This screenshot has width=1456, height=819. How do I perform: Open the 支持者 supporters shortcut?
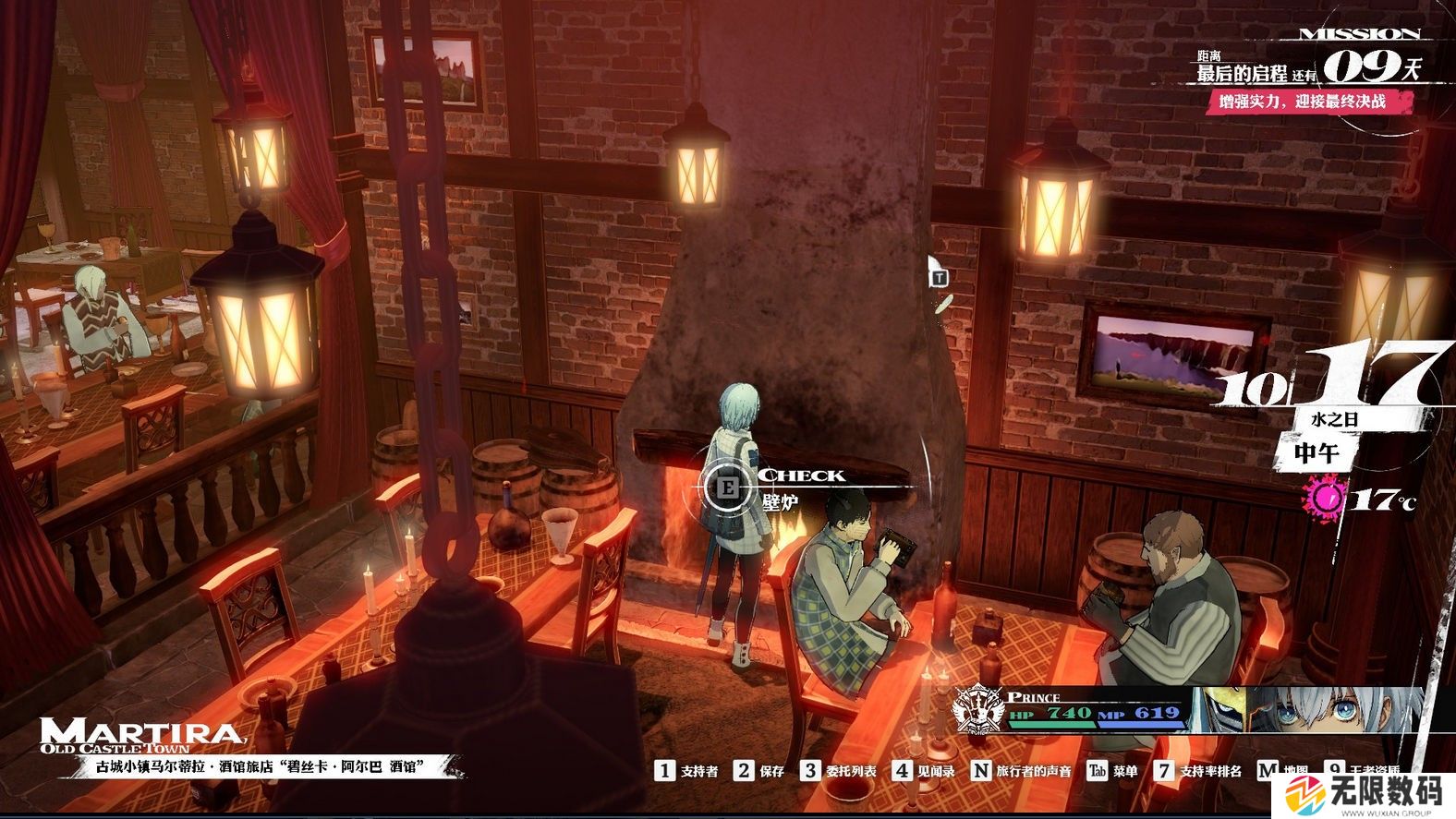[x=687, y=771]
